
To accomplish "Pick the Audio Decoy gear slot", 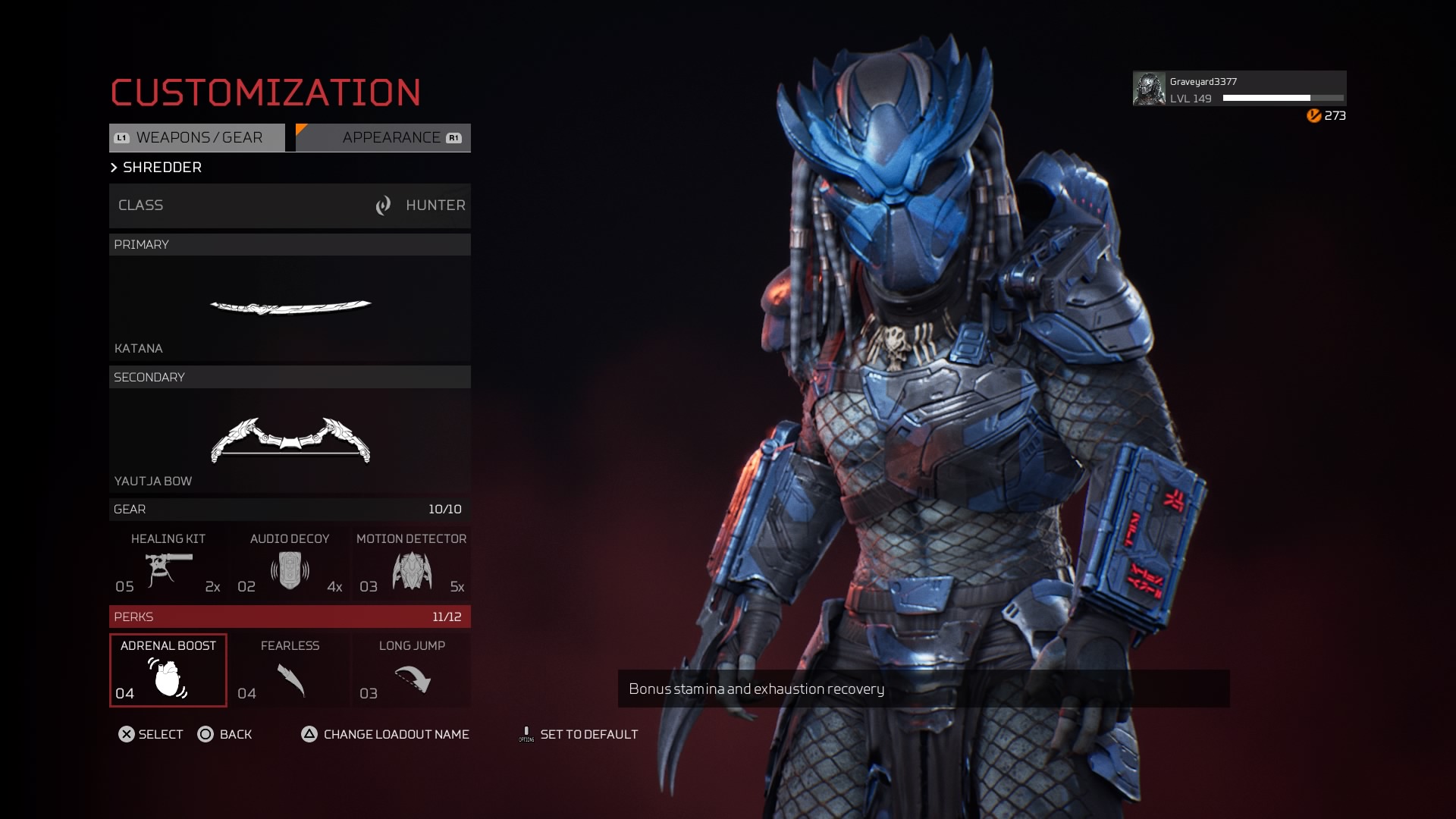I will pyautogui.click(x=290, y=563).
